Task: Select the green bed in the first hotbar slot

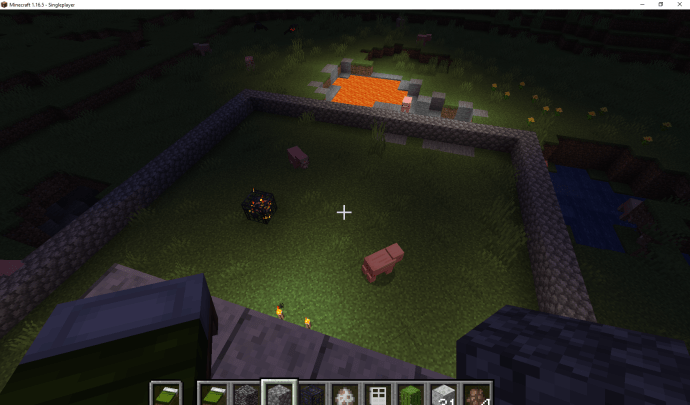Action: pyautogui.click(x=212, y=394)
